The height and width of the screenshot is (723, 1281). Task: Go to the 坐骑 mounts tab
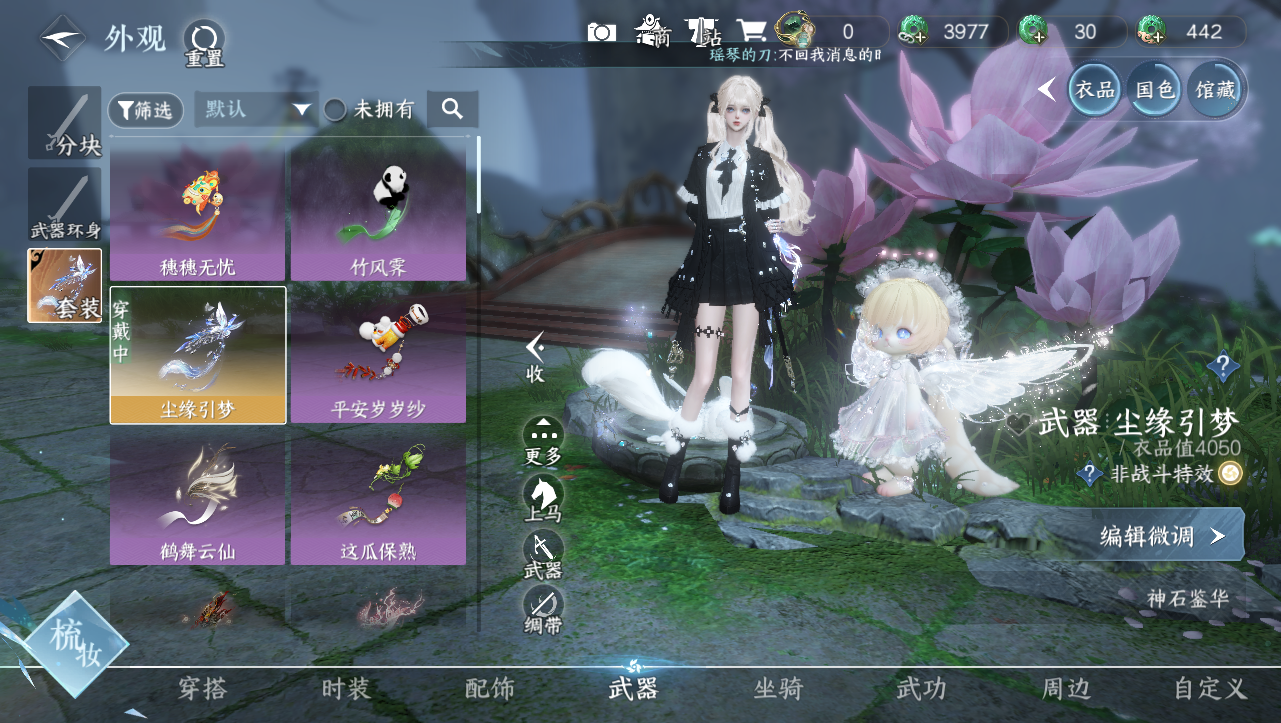[778, 689]
